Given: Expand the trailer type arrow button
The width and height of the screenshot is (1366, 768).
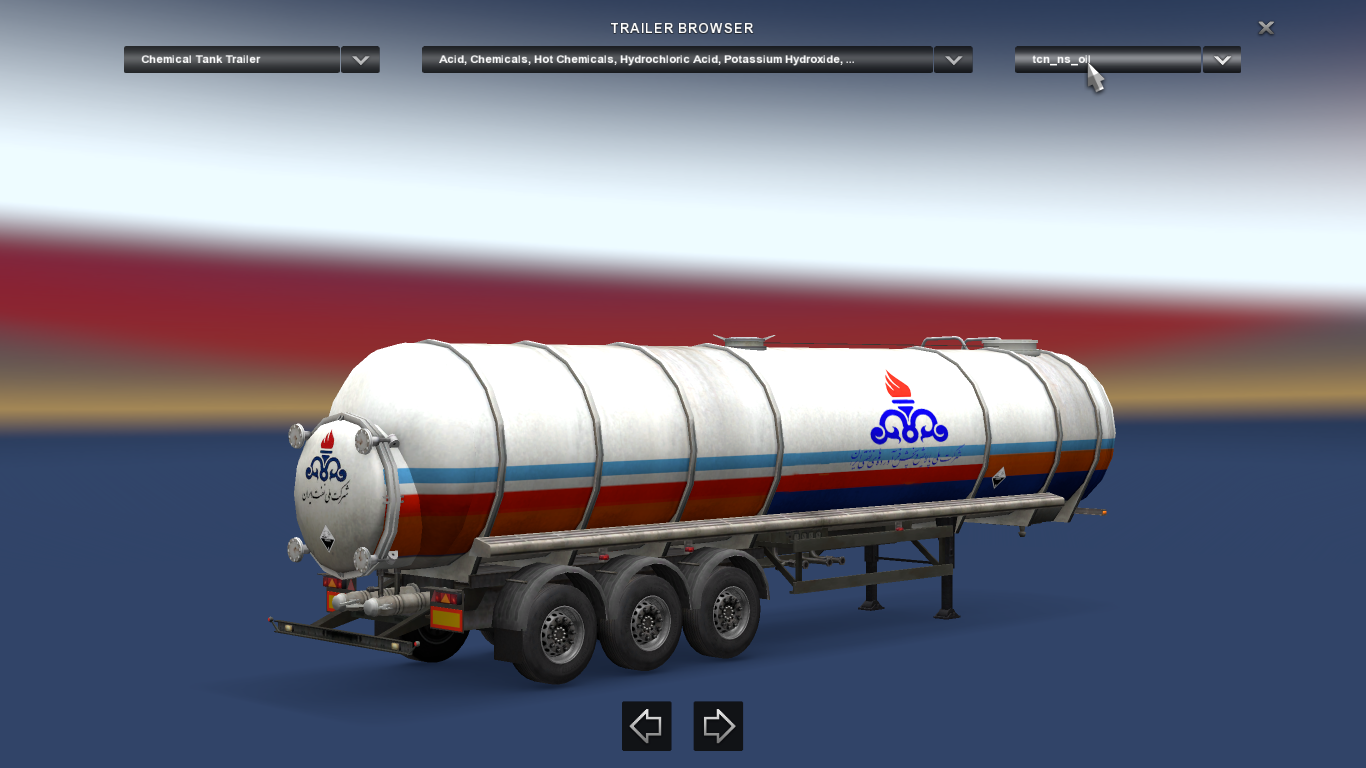Looking at the screenshot, I should pos(360,60).
